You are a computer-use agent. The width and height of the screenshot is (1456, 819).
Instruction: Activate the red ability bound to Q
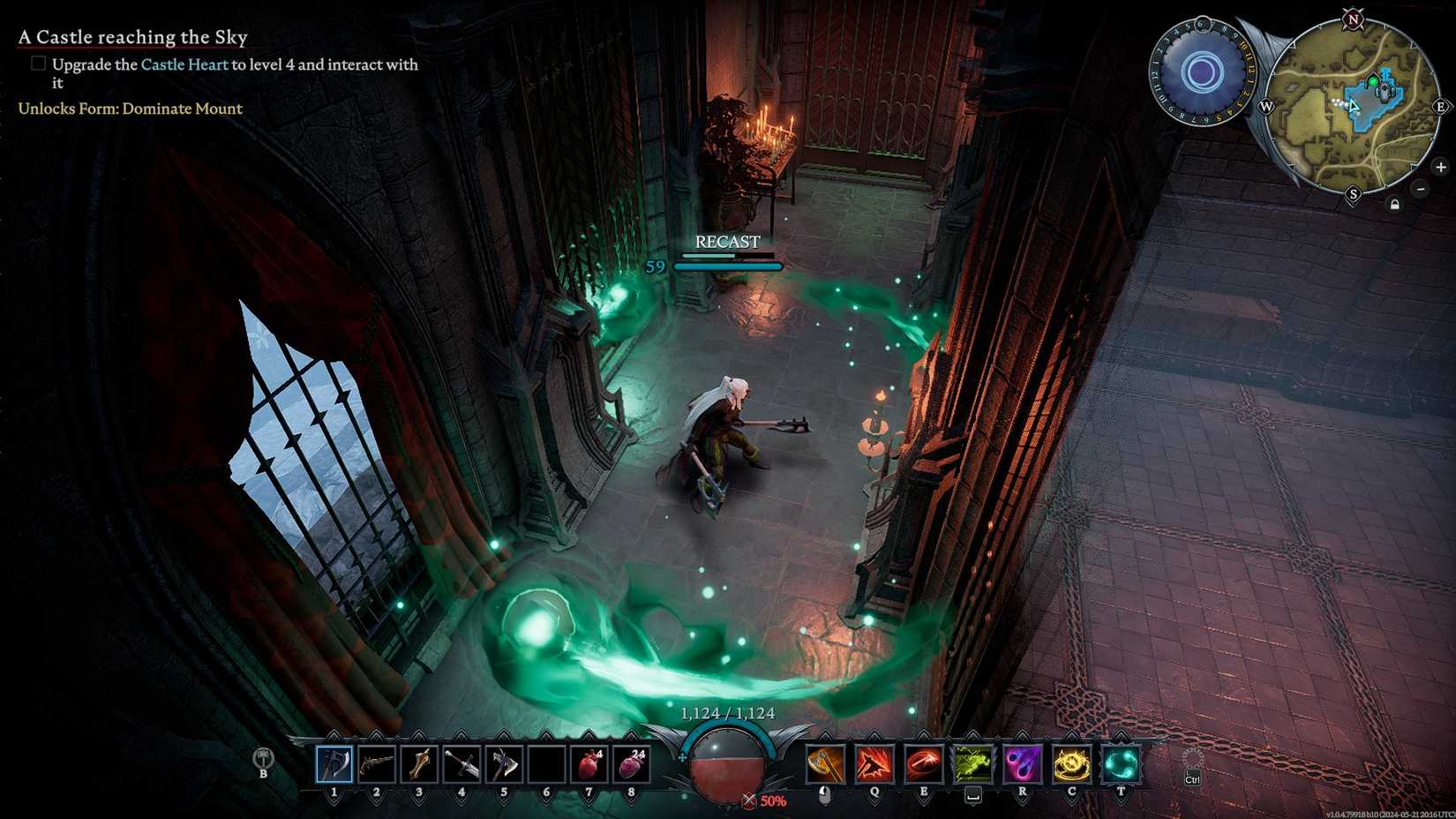(x=874, y=764)
